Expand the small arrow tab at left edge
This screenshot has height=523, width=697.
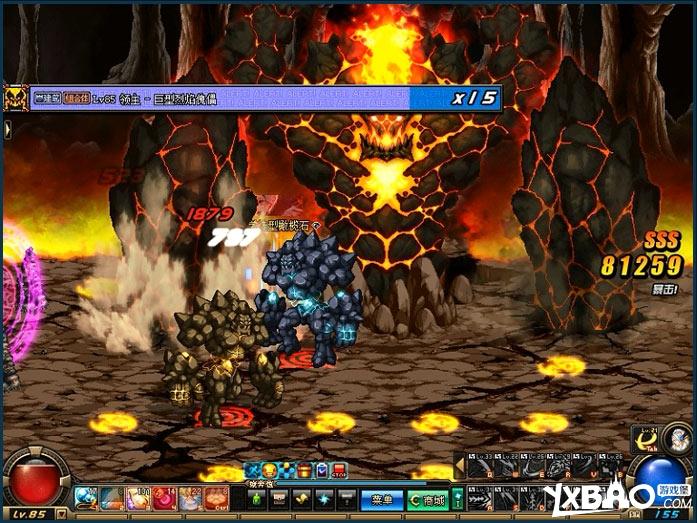pyautogui.click(x=6, y=128)
